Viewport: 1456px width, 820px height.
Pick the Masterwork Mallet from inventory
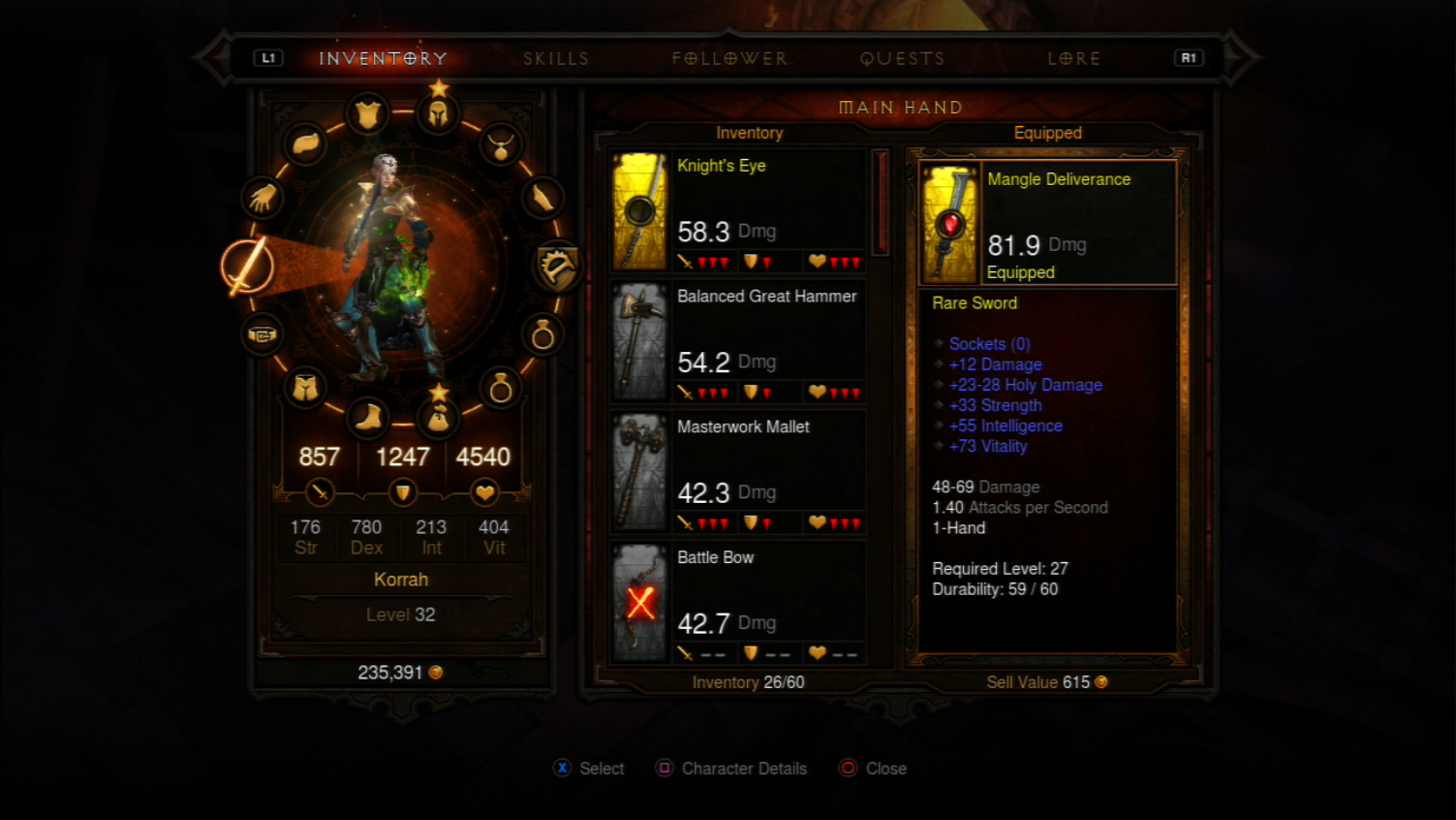click(738, 472)
